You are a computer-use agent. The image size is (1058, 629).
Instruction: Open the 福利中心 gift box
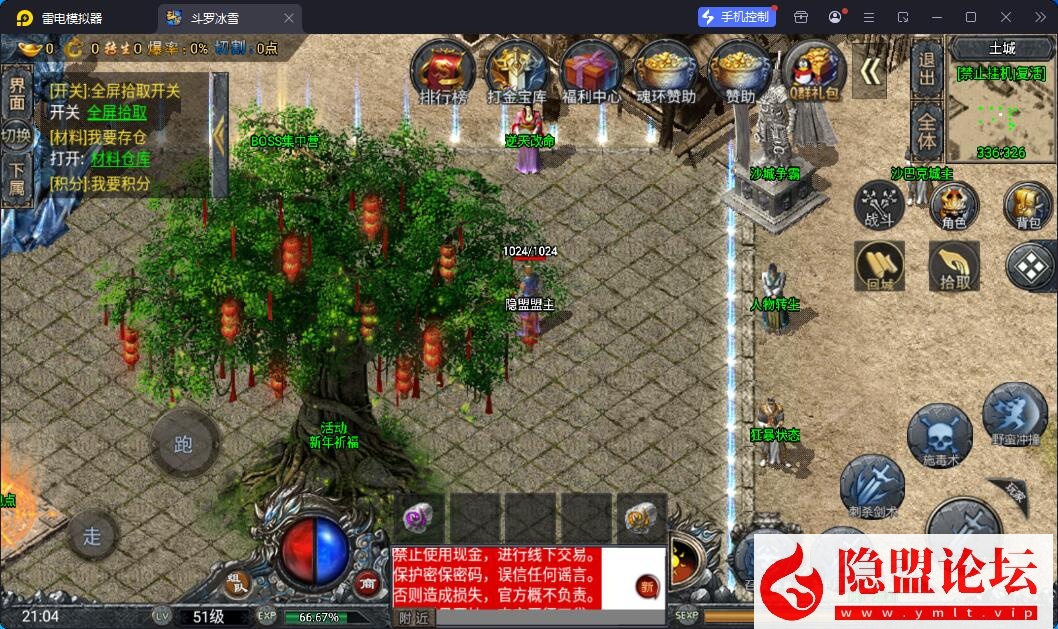click(591, 70)
